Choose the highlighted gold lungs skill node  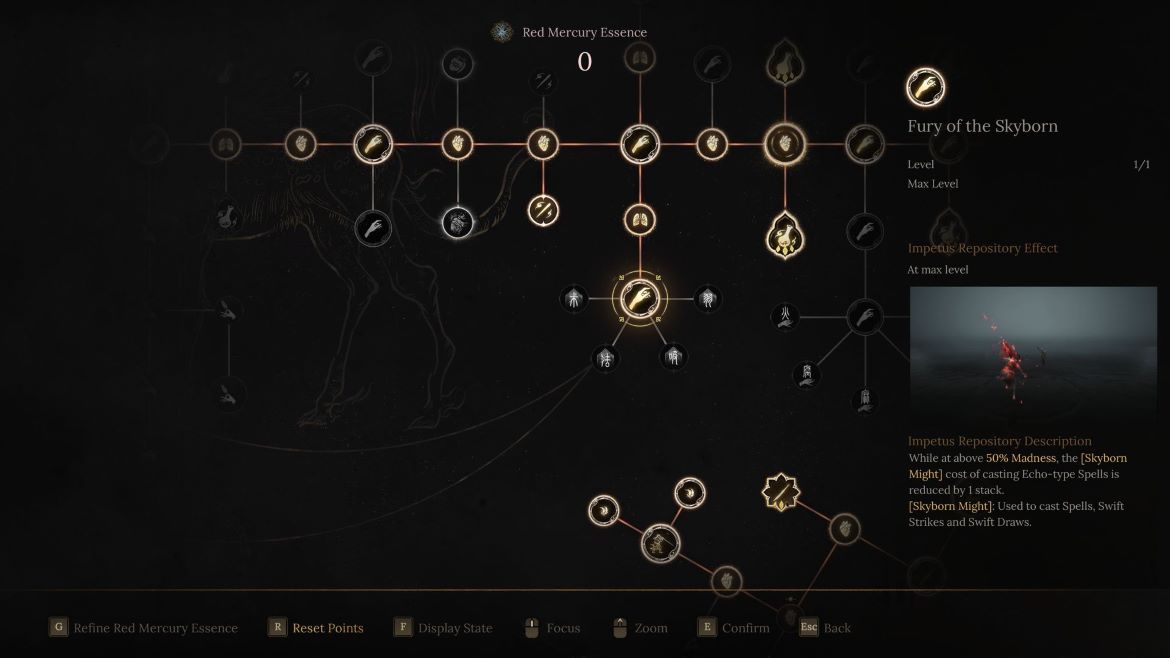tap(639, 219)
